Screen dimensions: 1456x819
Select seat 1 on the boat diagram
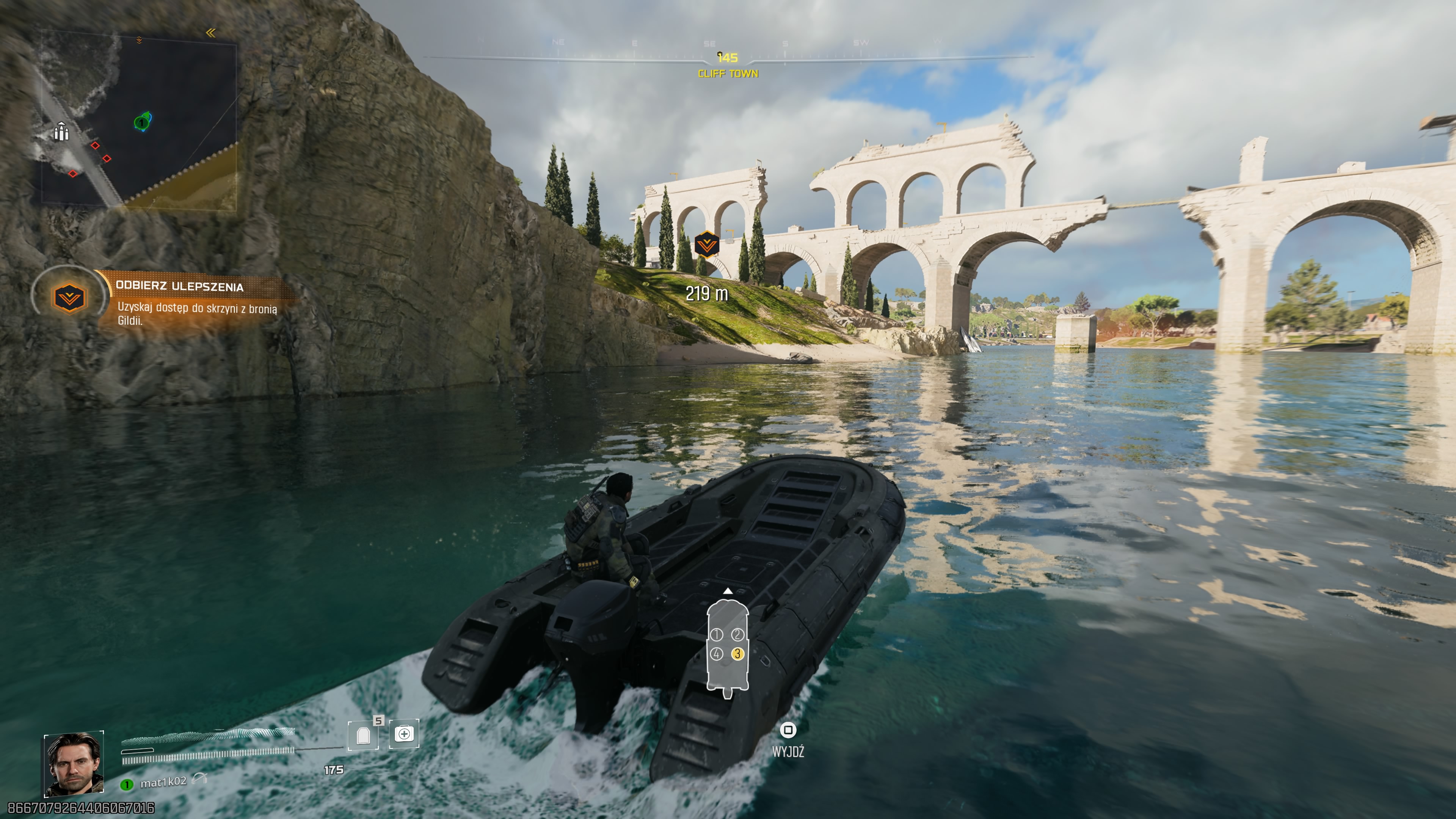pyautogui.click(x=717, y=634)
